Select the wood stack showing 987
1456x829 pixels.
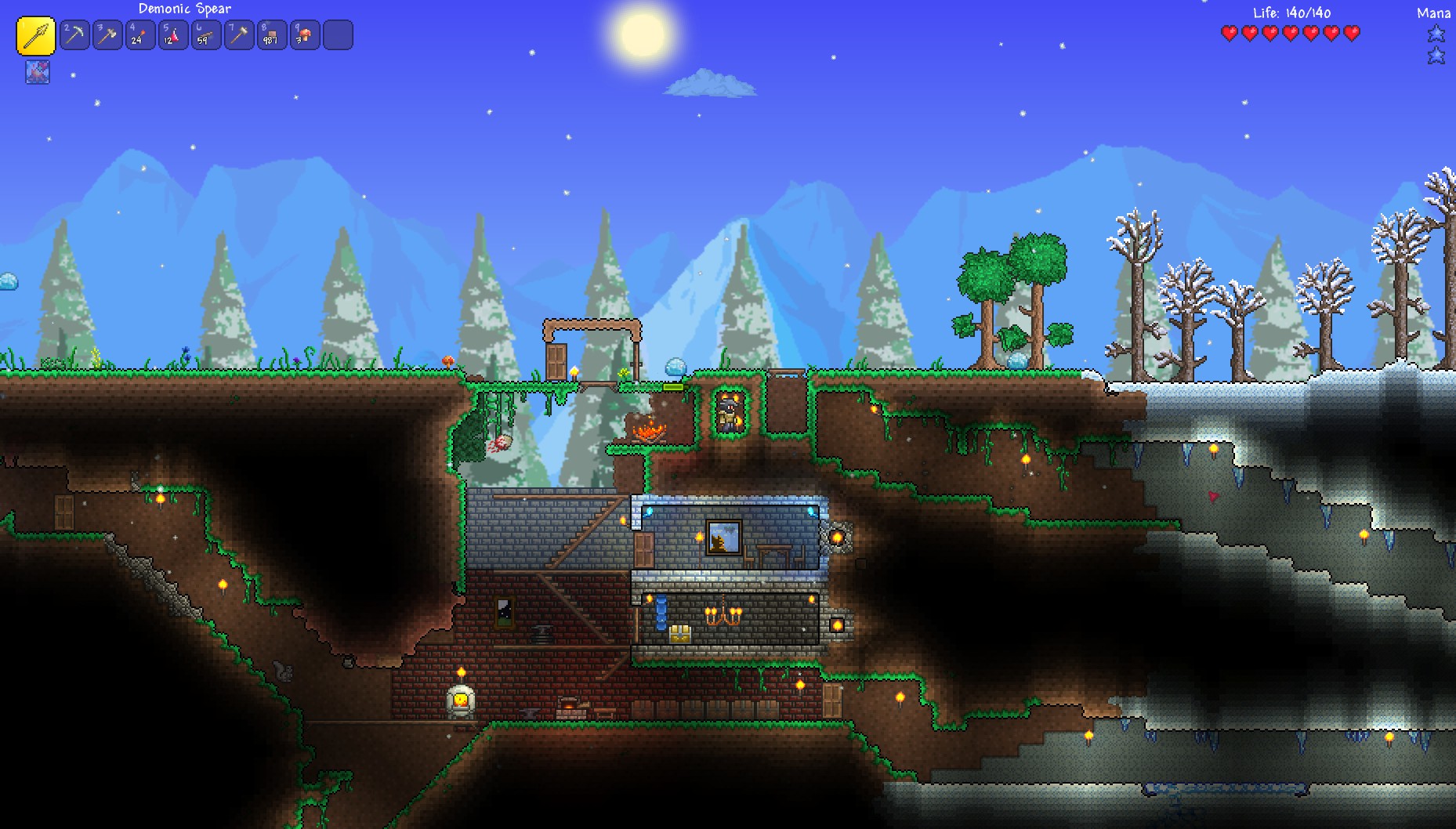[x=272, y=34]
